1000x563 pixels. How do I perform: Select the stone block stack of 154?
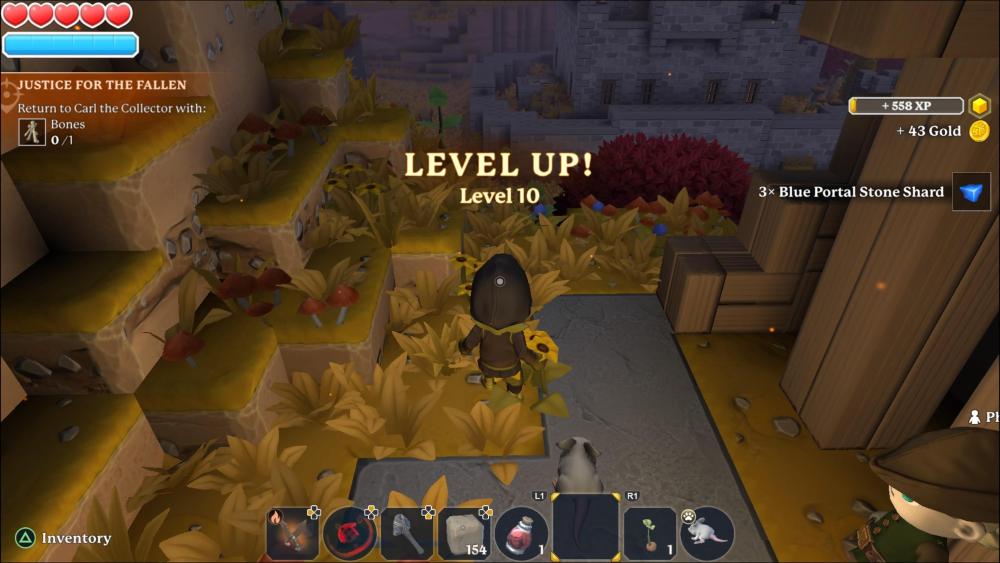[463, 533]
